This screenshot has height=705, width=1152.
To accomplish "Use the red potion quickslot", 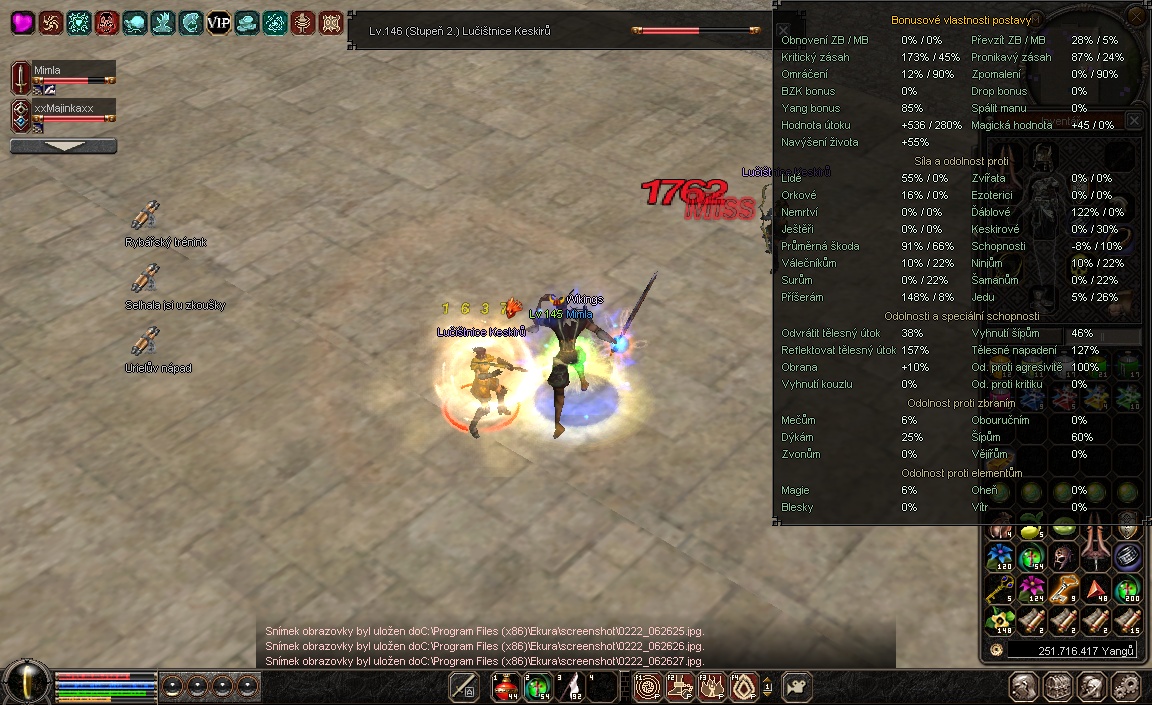I will tap(506, 686).
